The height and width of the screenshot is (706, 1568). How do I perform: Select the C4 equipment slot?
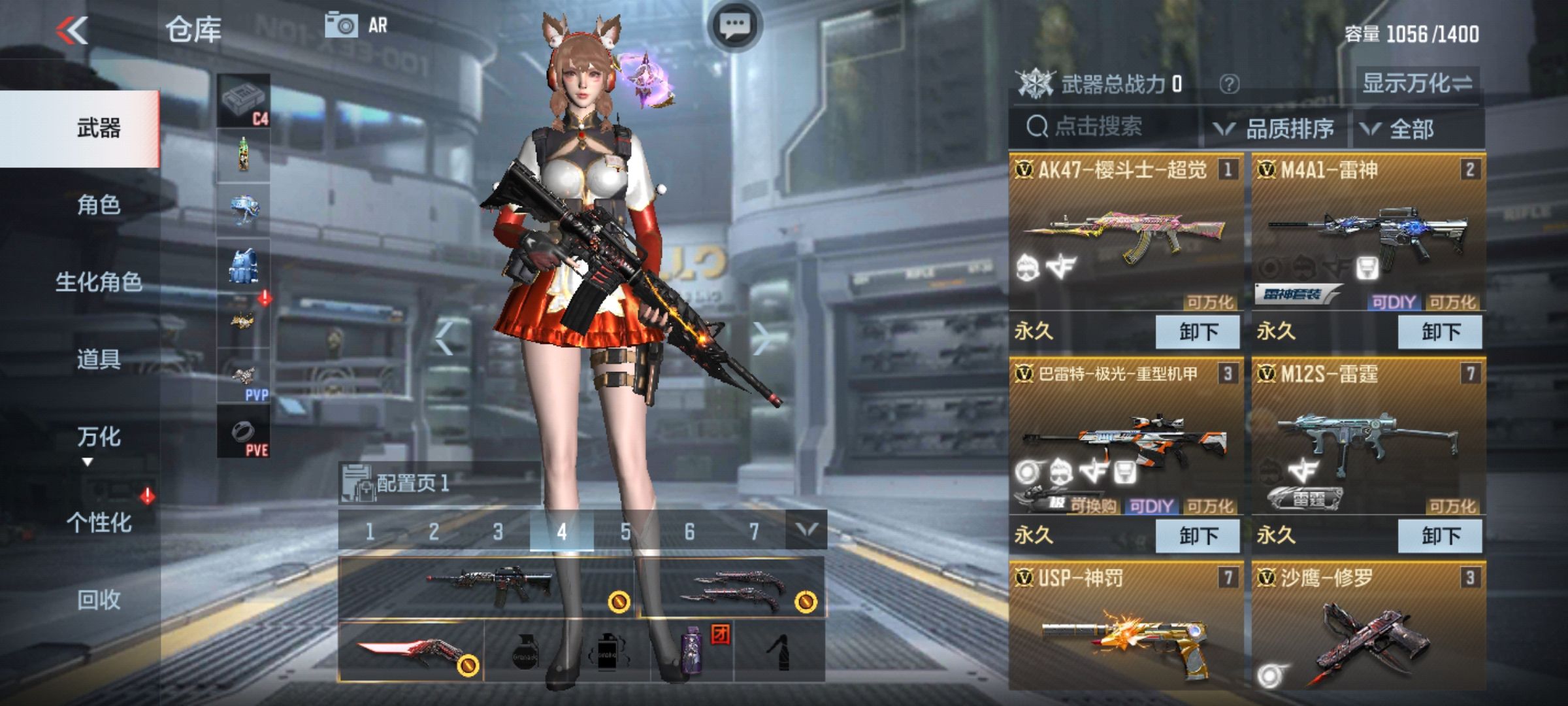[244, 101]
